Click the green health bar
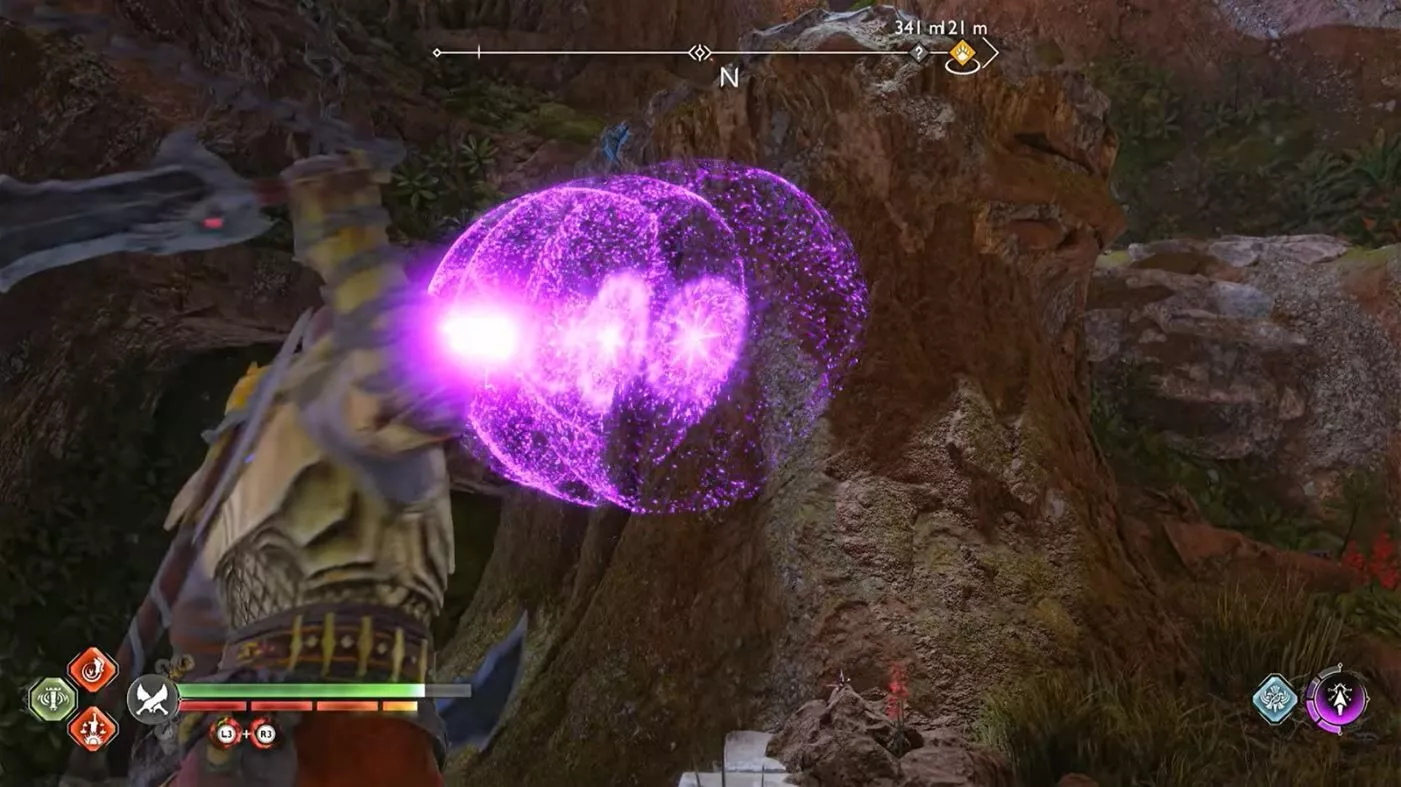The height and width of the screenshot is (787, 1401). point(300,690)
